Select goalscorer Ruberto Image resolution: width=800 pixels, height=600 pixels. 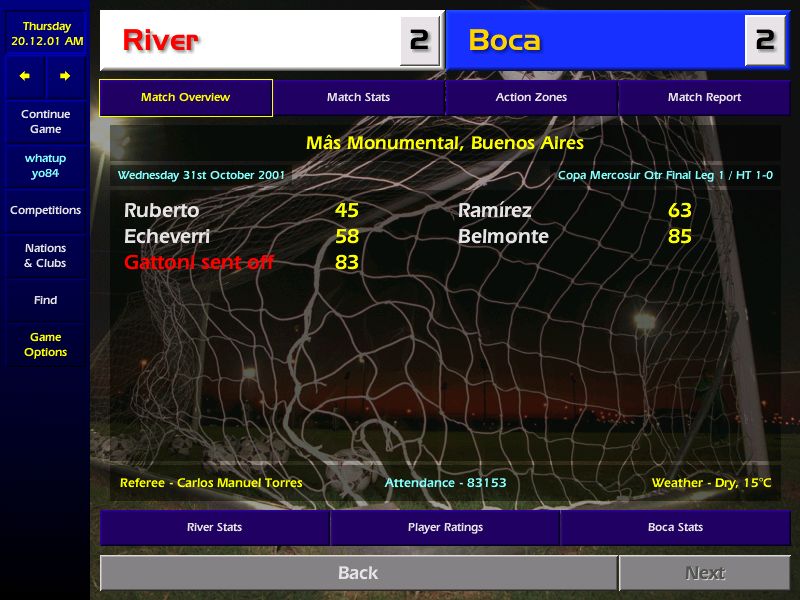point(162,211)
